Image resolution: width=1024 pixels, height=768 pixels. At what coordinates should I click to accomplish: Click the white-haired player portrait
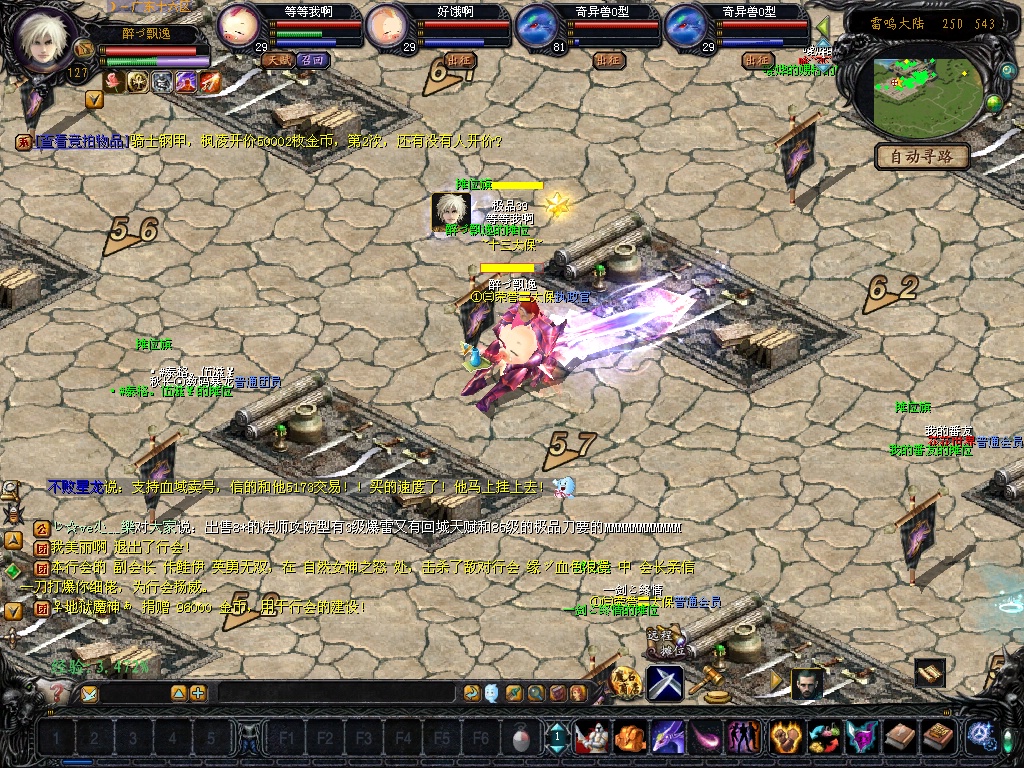point(43,37)
